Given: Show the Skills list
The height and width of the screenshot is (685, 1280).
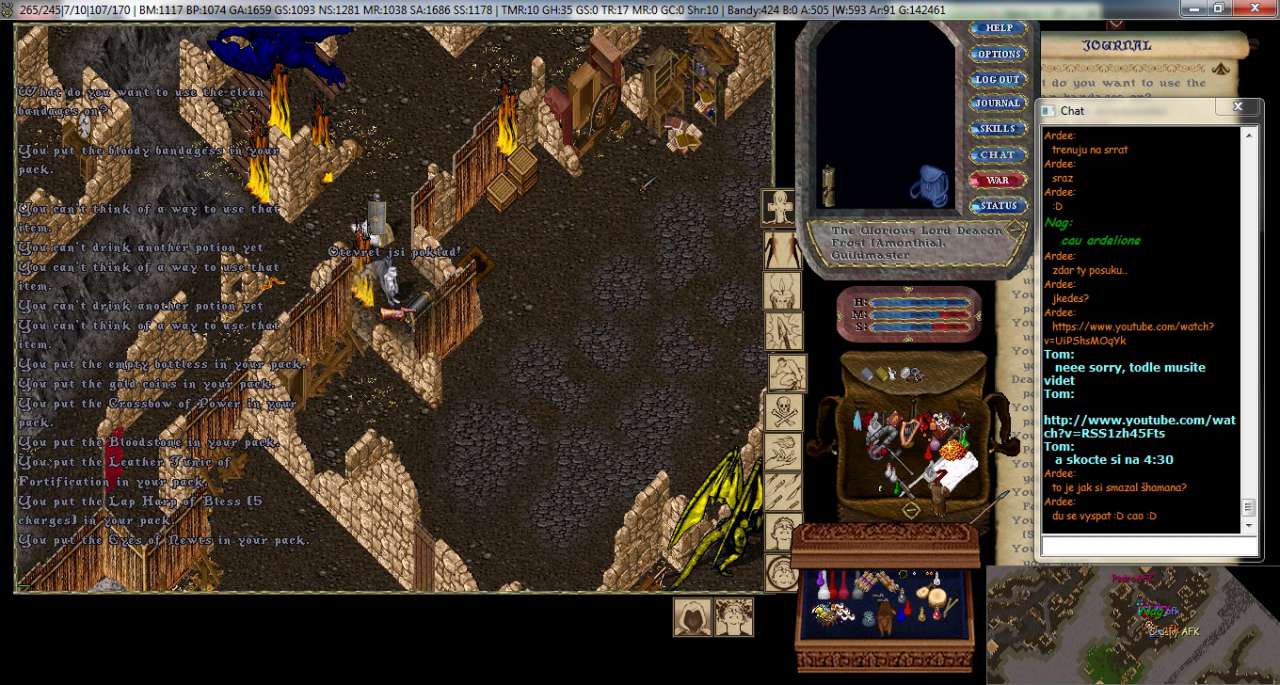Looking at the screenshot, I should 997,129.
